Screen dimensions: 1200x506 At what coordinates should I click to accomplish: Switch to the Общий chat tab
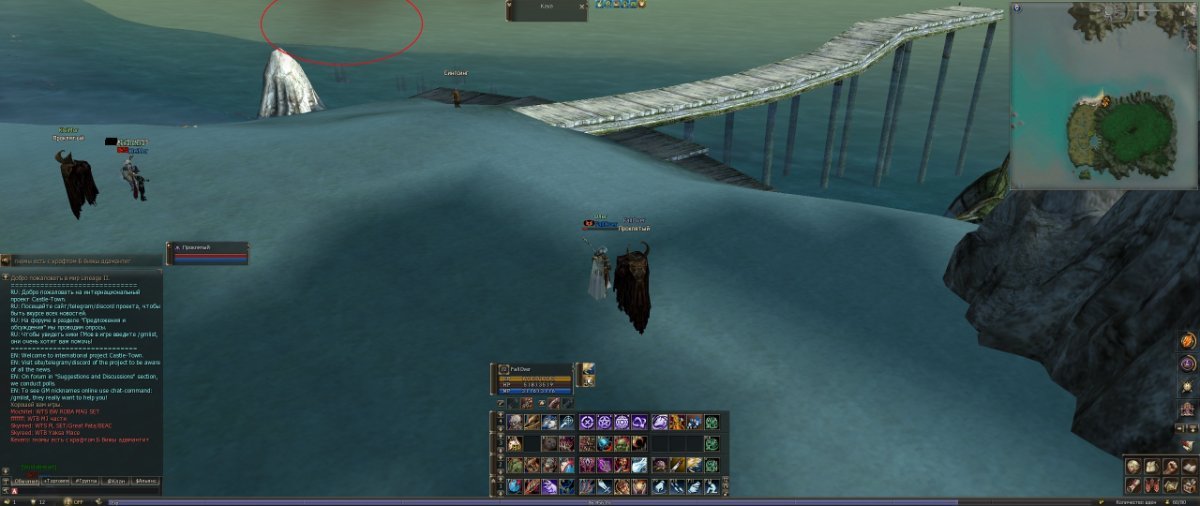(26, 481)
